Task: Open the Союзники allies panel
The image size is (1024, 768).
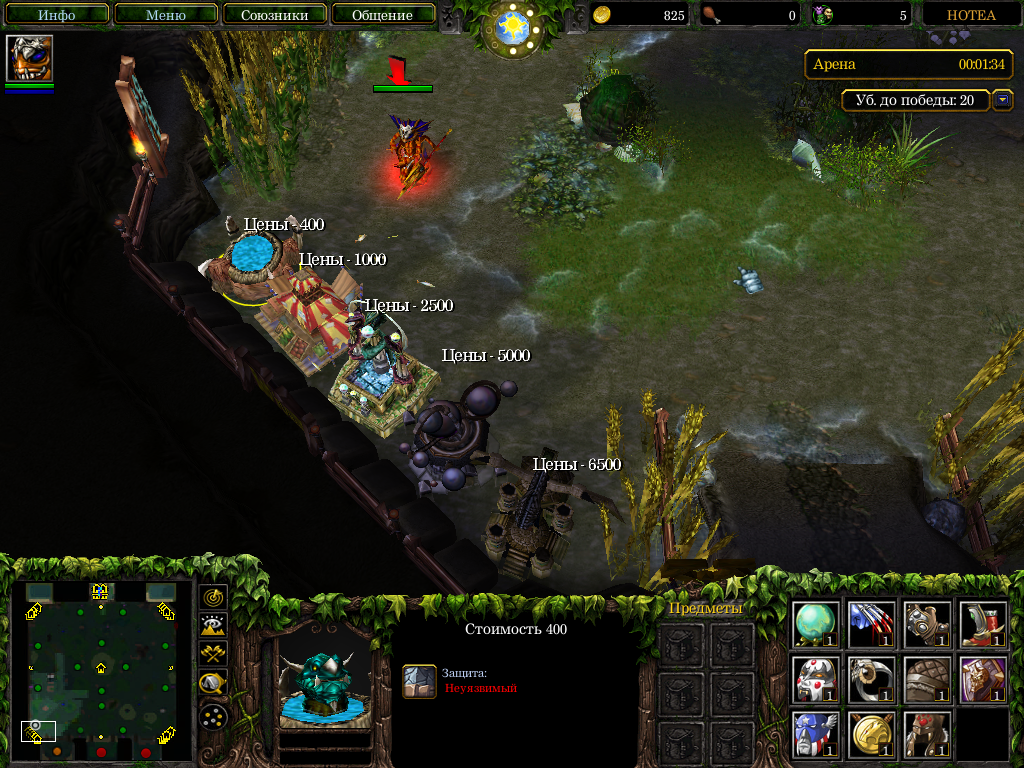Action: (x=274, y=15)
